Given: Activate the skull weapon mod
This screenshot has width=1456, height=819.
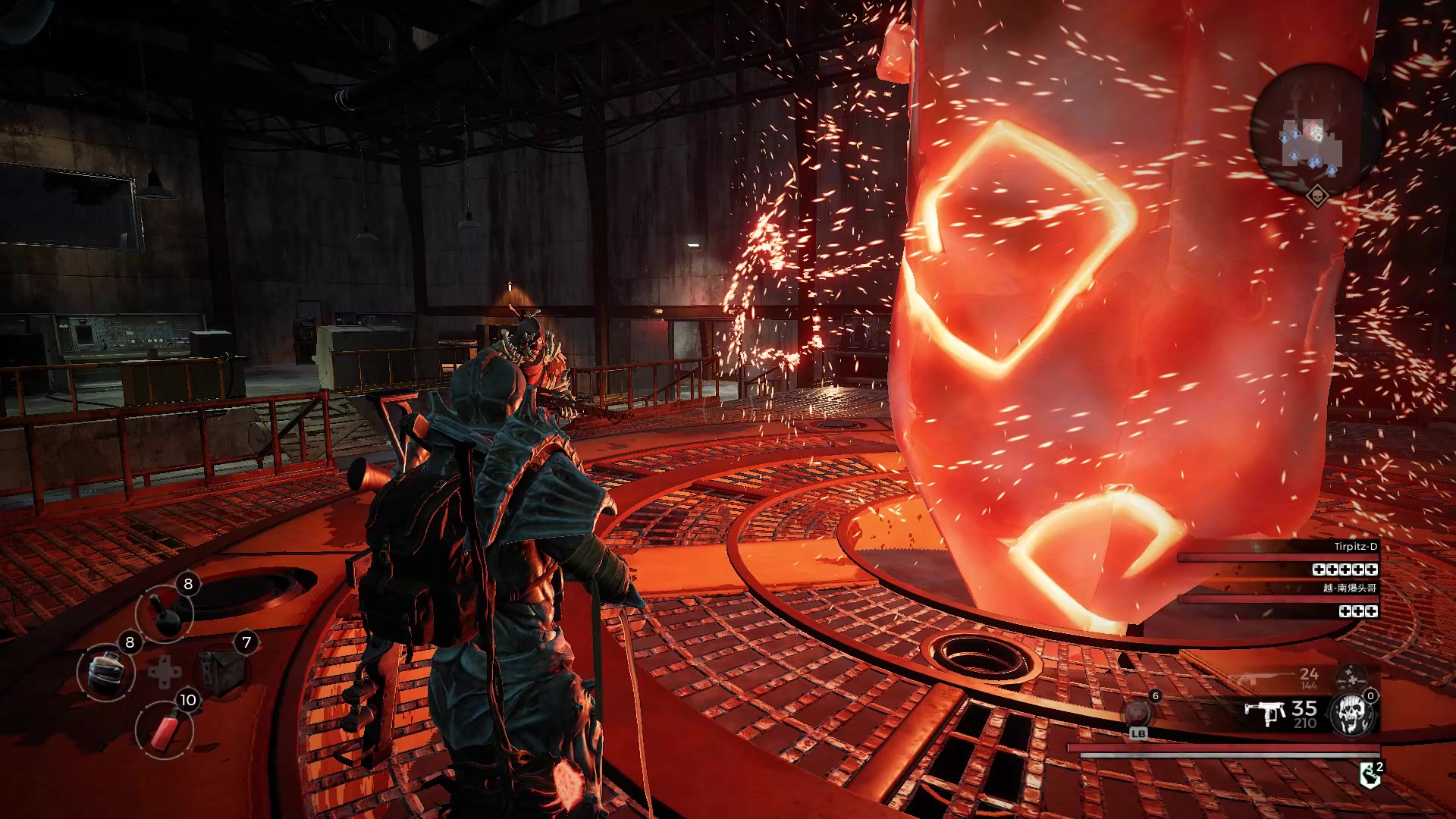Looking at the screenshot, I should pos(1352,714).
